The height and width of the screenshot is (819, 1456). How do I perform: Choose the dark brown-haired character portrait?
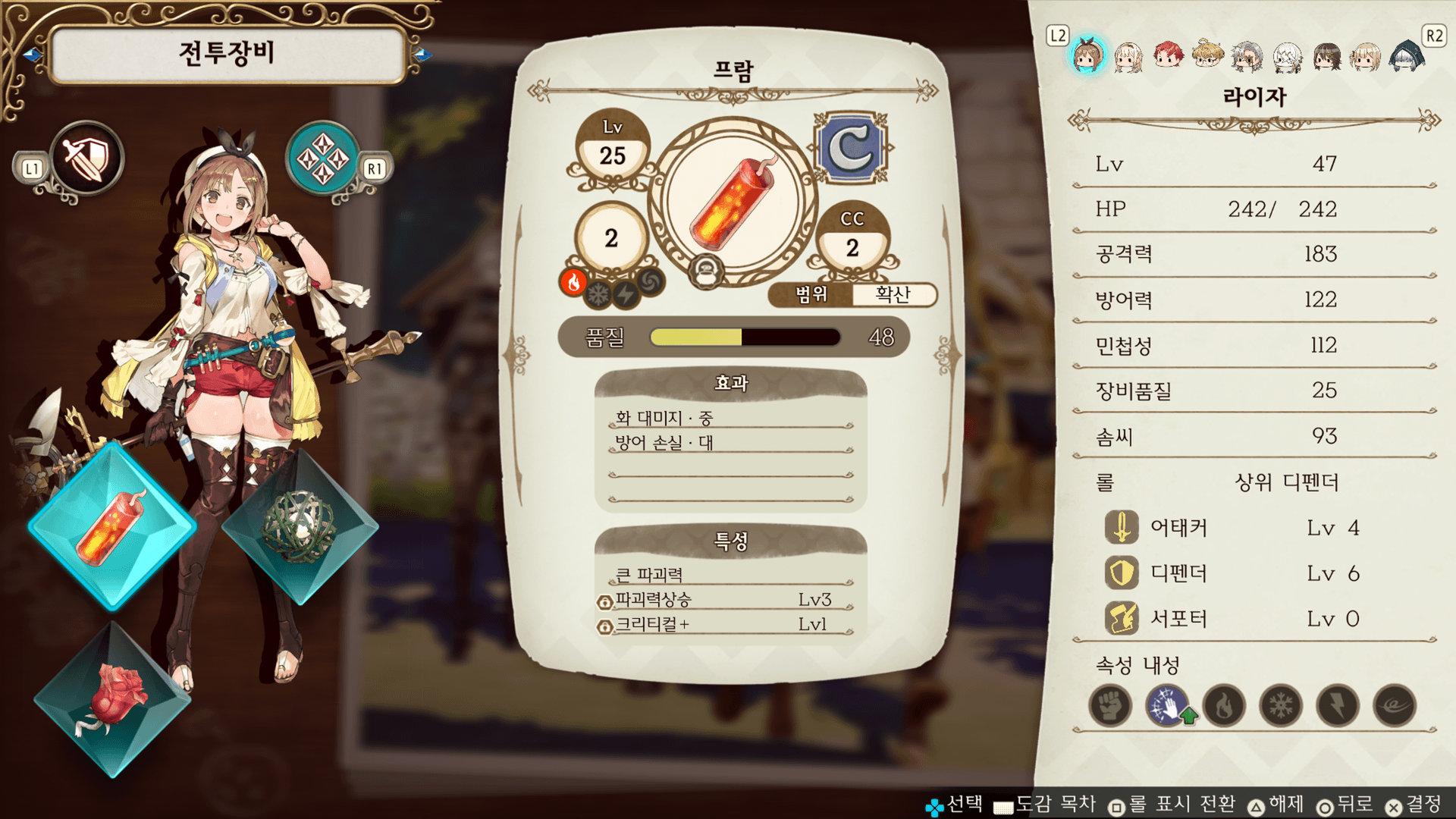coord(1327,56)
